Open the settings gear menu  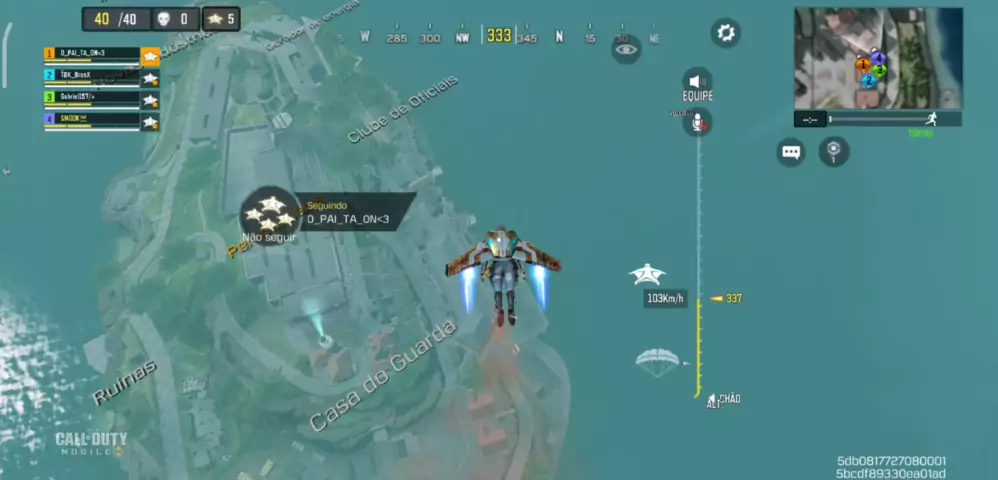point(726,33)
